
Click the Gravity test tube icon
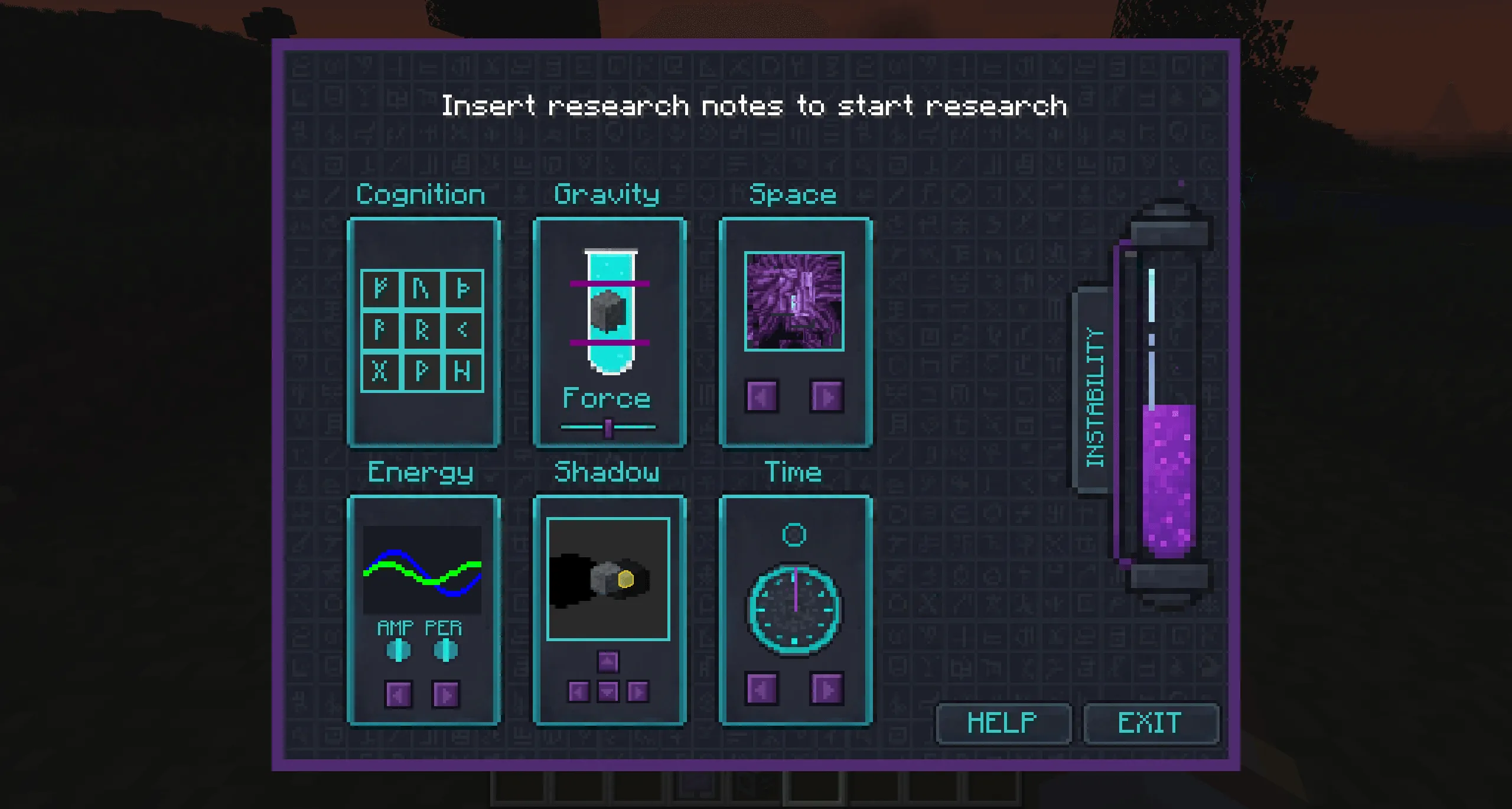coord(608,310)
